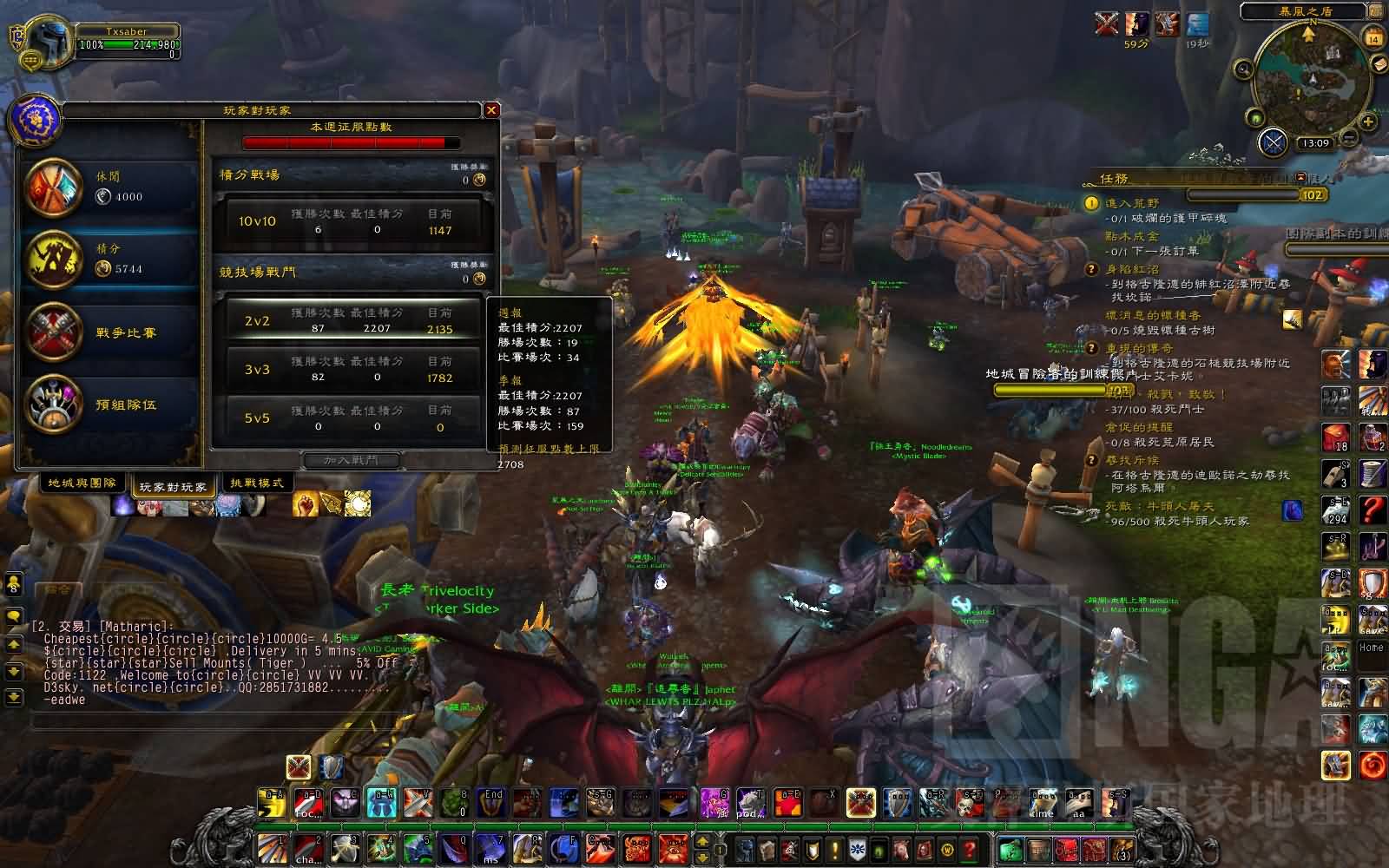Viewport: 1389px width, 868px height.
Task: Zoom in the minimap with plus button
Action: [1368, 122]
